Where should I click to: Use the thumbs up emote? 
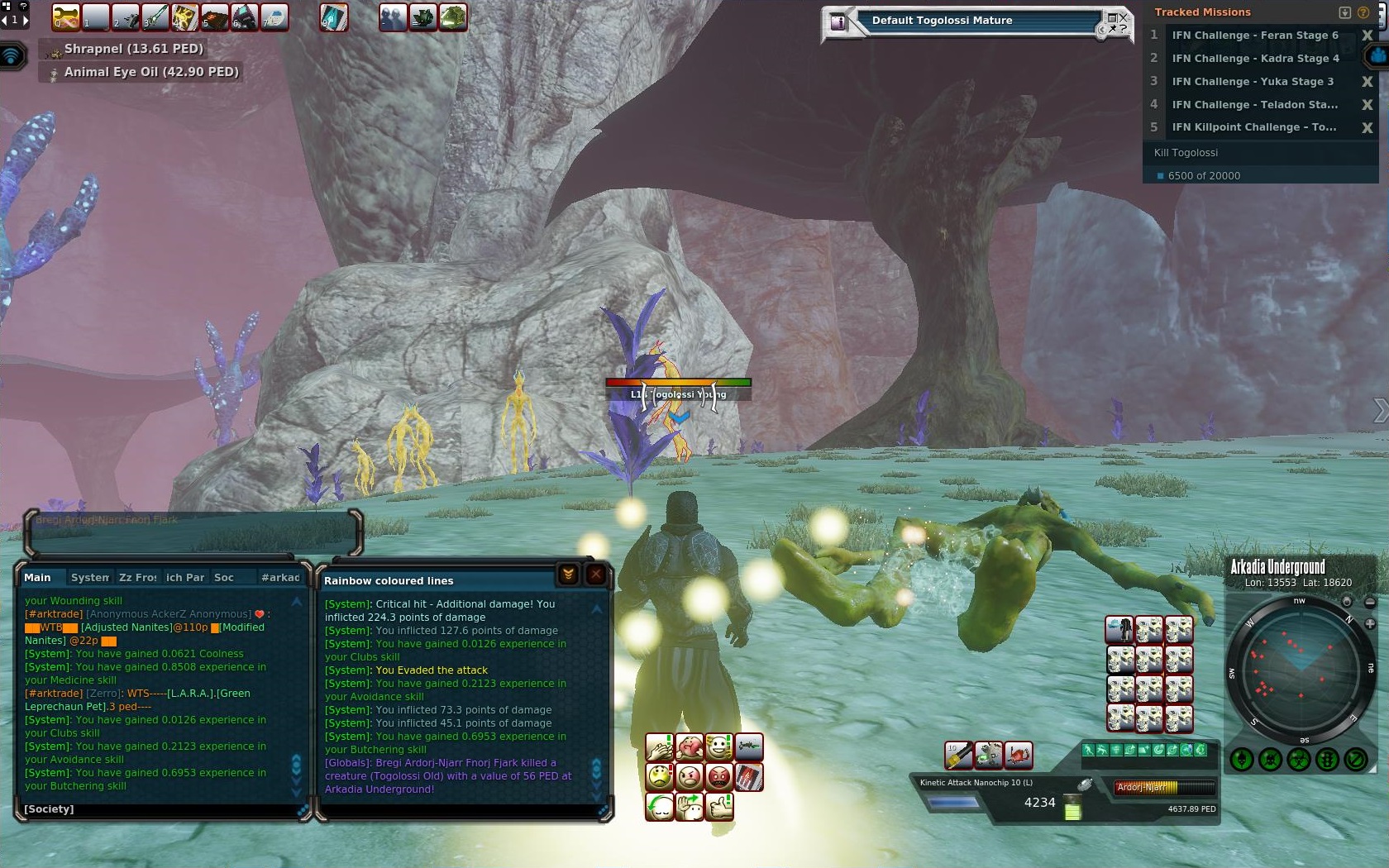pos(720,806)
